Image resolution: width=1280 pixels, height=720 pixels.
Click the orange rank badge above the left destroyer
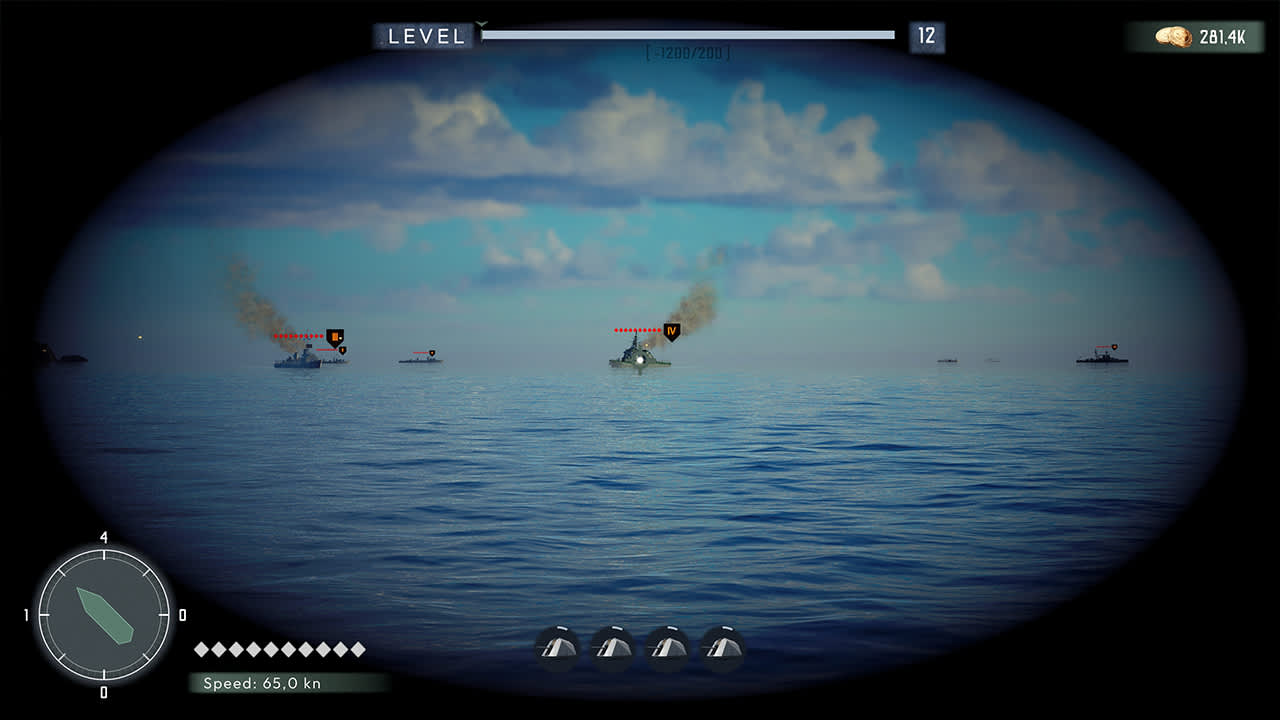(x=333, y=337)
